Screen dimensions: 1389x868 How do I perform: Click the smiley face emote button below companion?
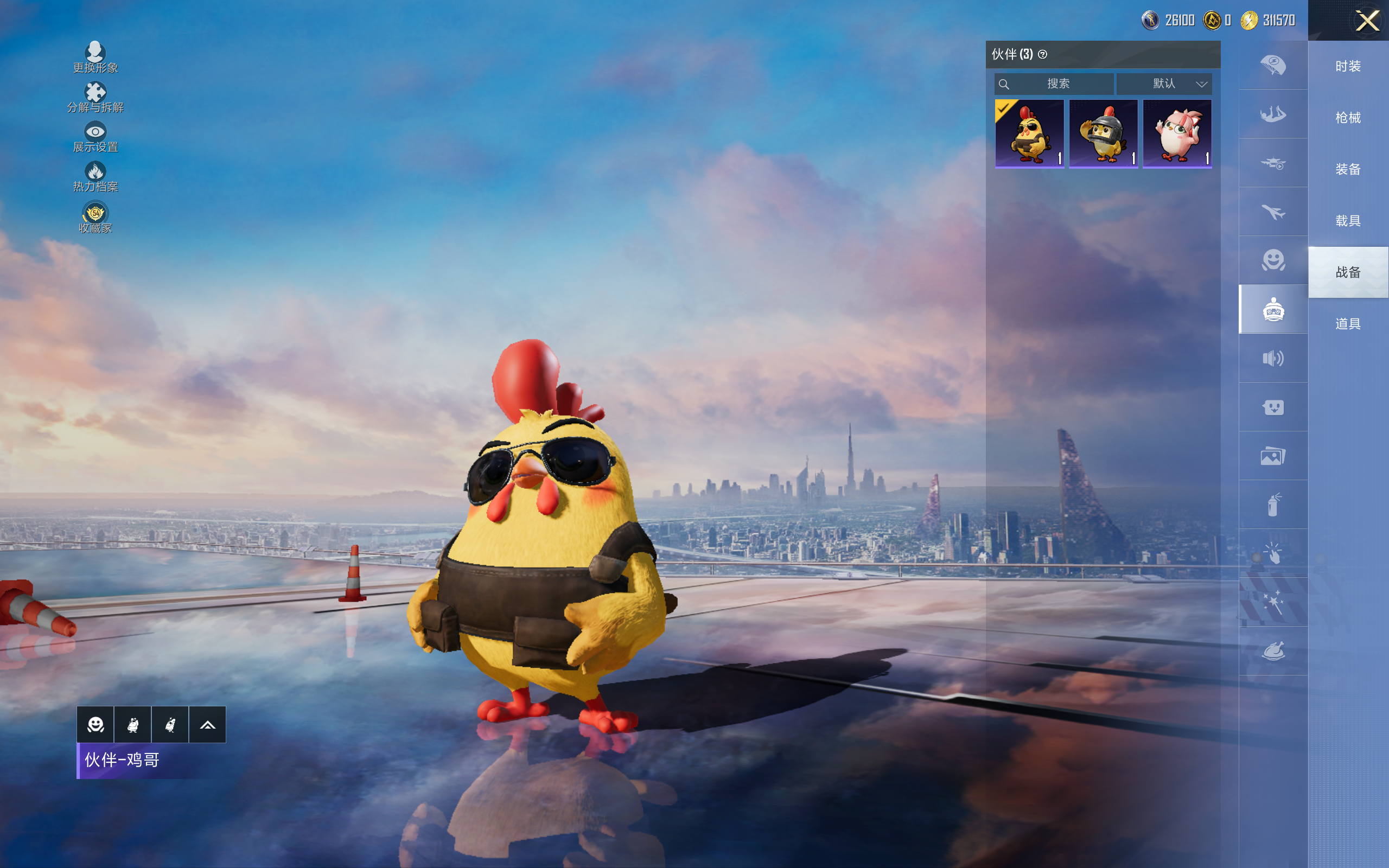point(95,724)
